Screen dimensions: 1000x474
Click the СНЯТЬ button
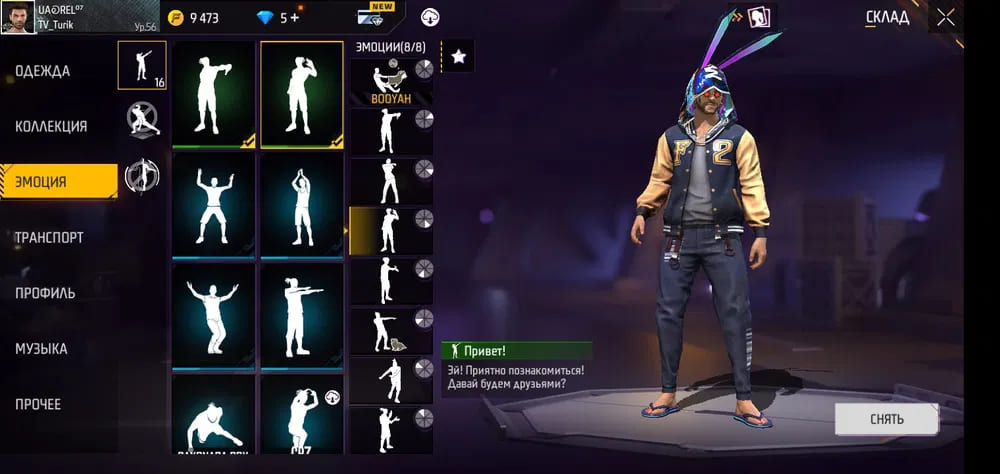886,419
